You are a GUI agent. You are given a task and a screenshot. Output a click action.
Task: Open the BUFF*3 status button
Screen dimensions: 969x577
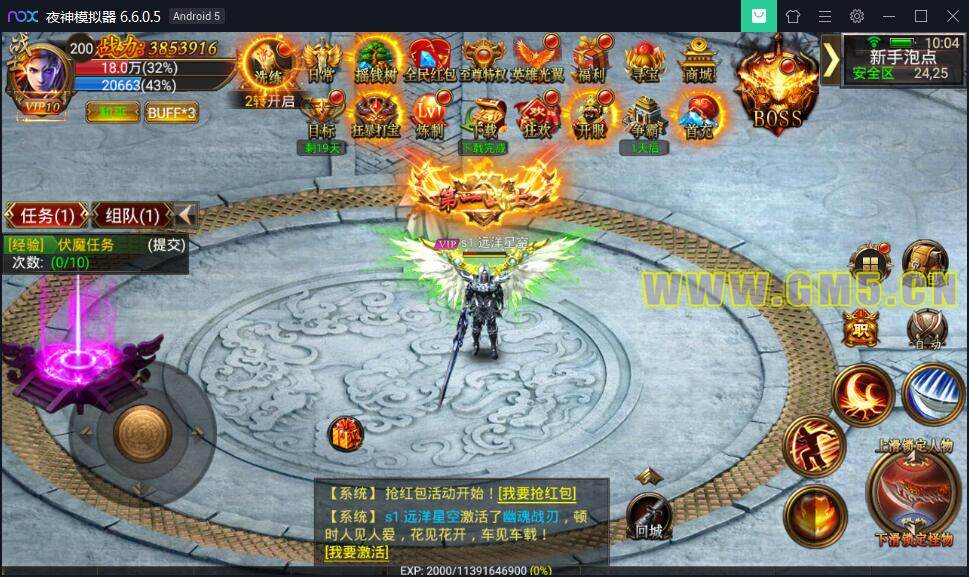[171, 112]
